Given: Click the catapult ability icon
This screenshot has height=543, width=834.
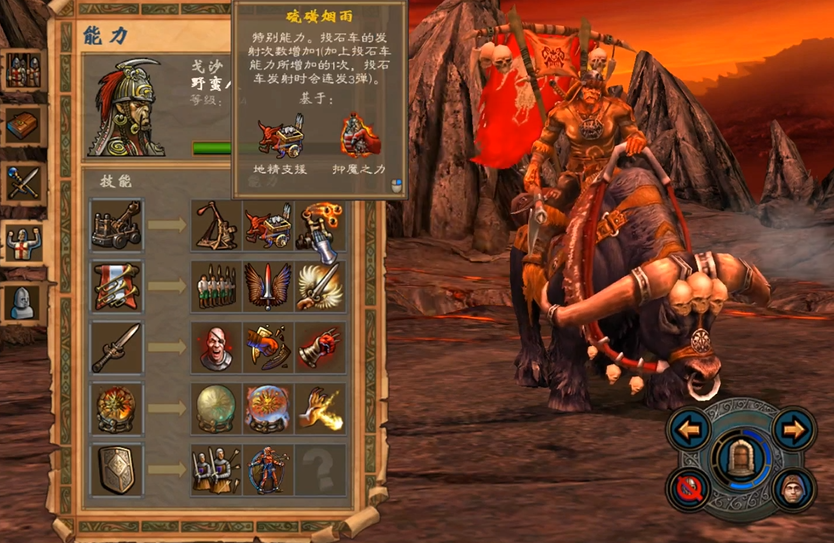Looking at the screenshot, I should 216,225.
